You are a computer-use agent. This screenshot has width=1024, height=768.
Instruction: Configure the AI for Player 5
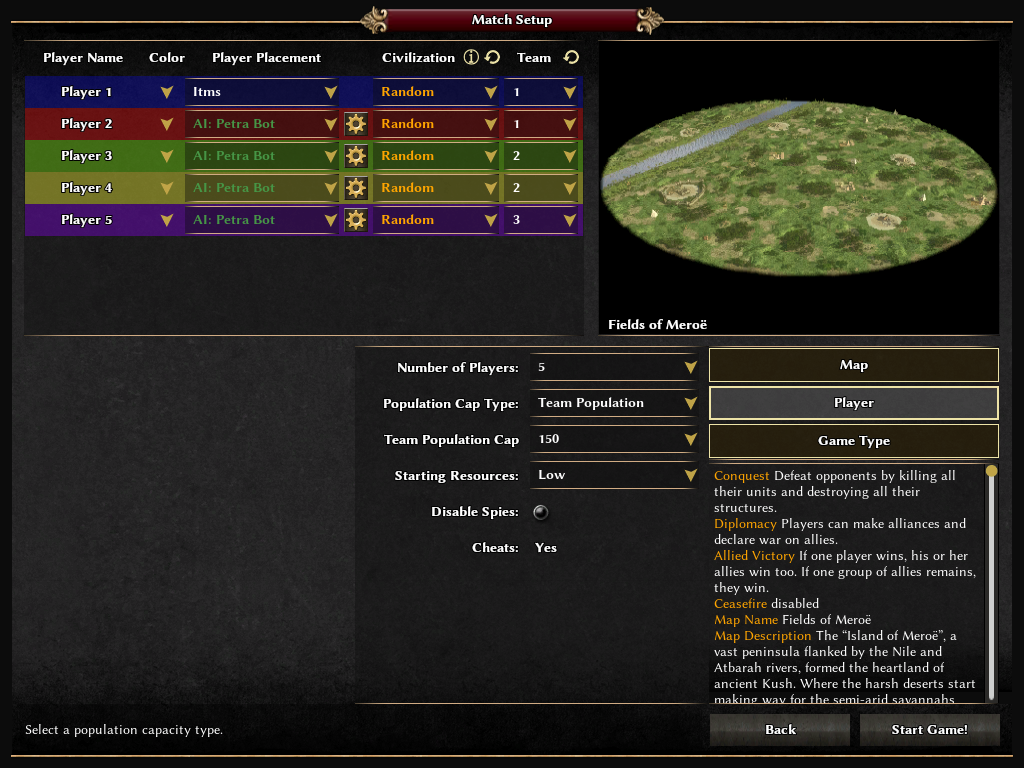coord(355,220)
